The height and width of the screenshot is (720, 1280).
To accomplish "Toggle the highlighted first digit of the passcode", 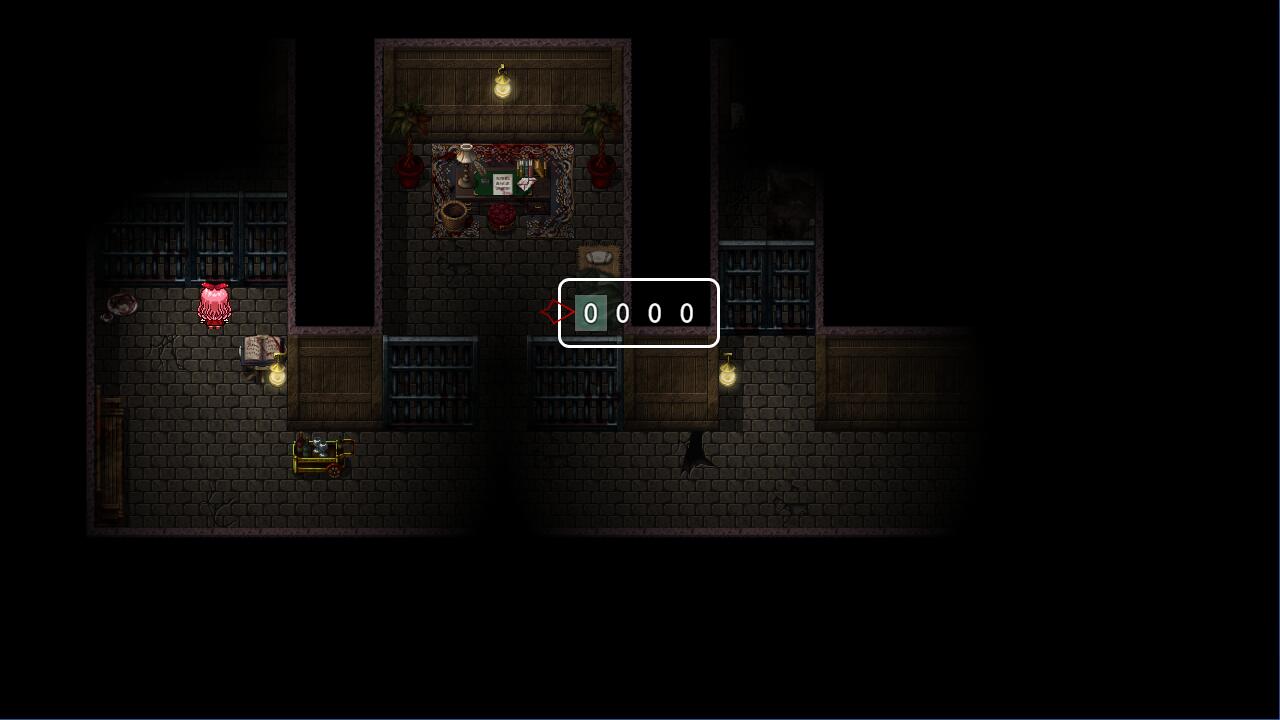I will coord(590,313).
